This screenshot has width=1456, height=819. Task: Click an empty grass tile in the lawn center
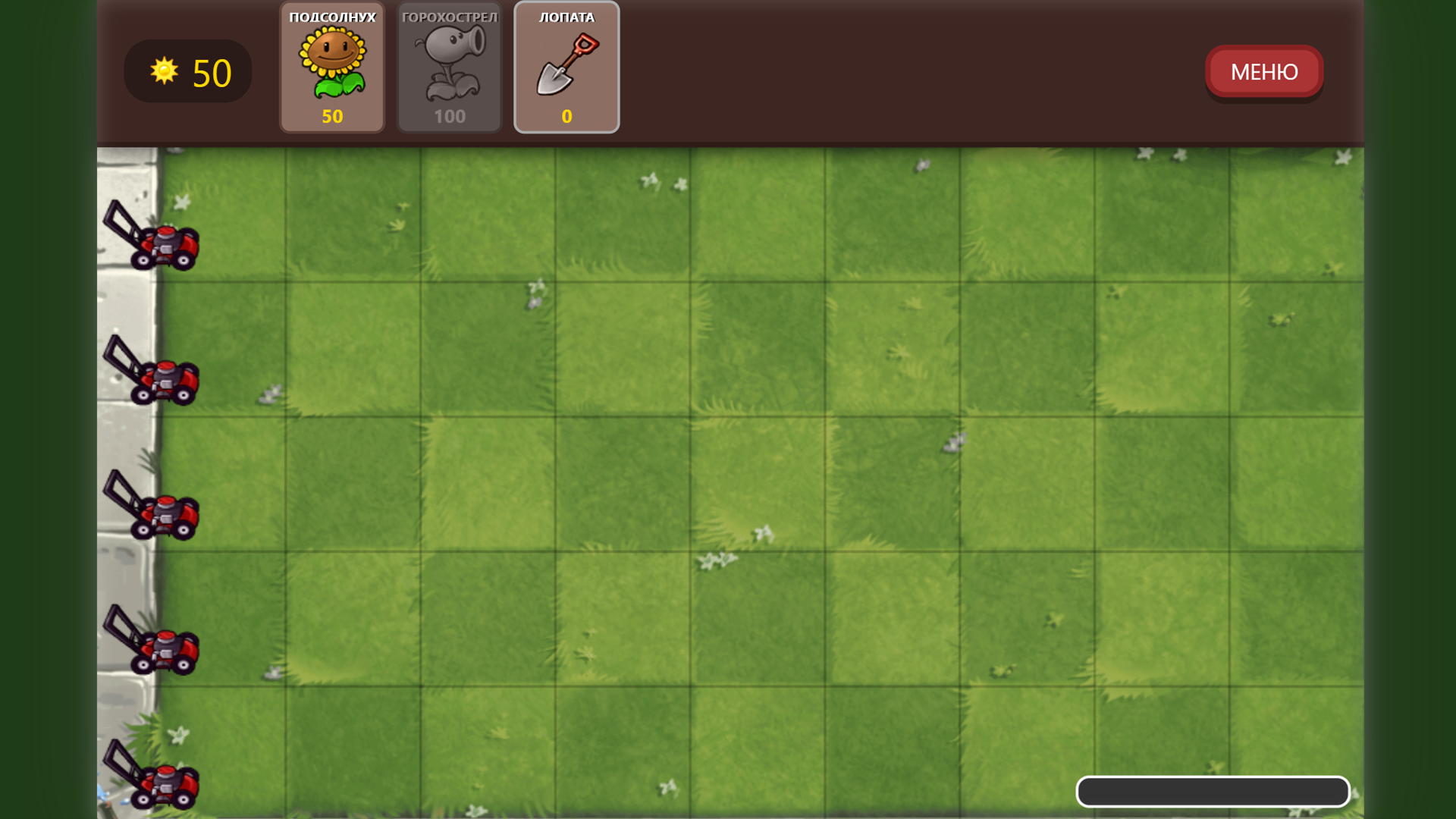[x=758, y=478]
